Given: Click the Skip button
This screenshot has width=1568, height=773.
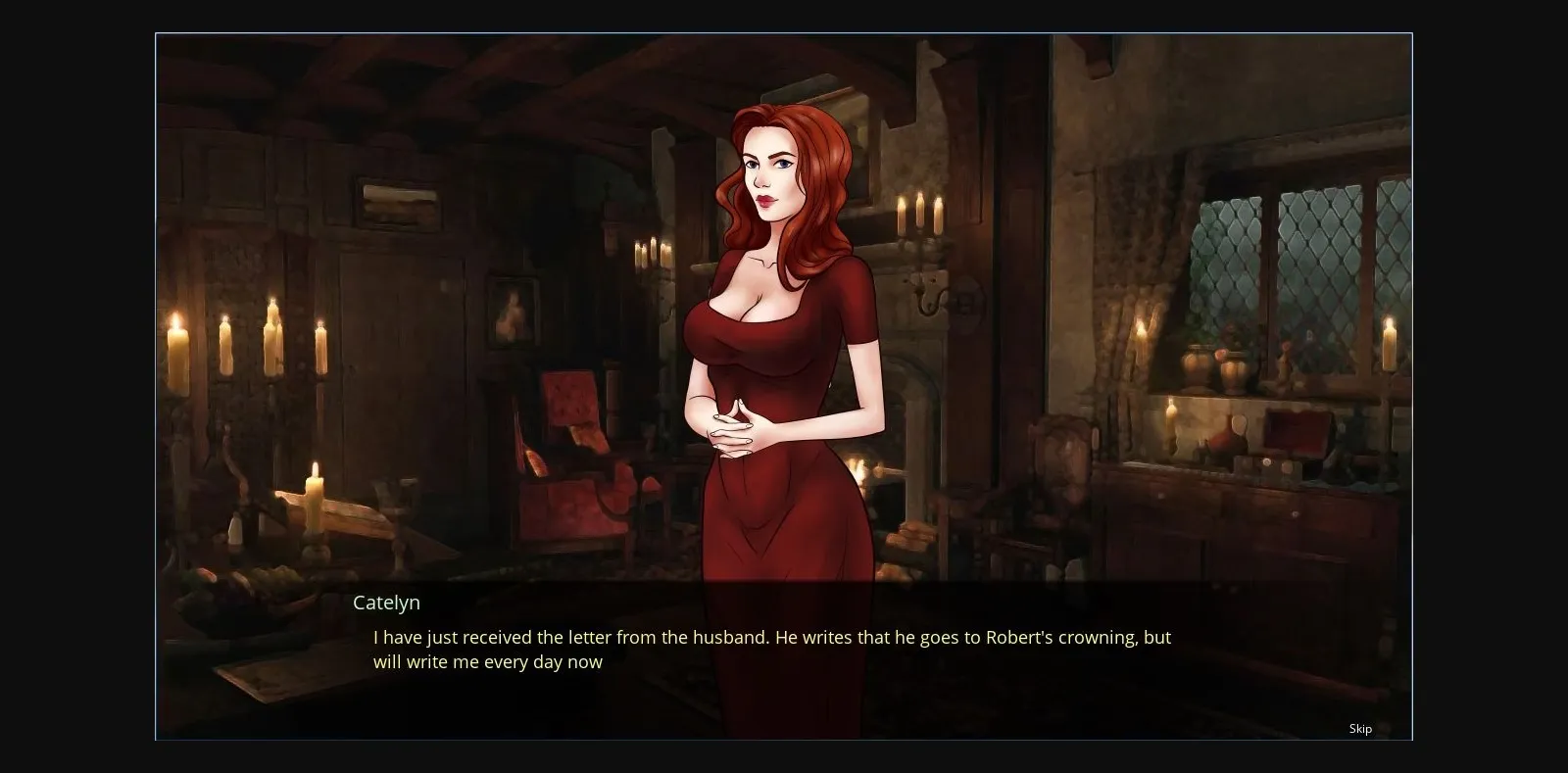Looking at the screenshot, I should [1359, 728].
